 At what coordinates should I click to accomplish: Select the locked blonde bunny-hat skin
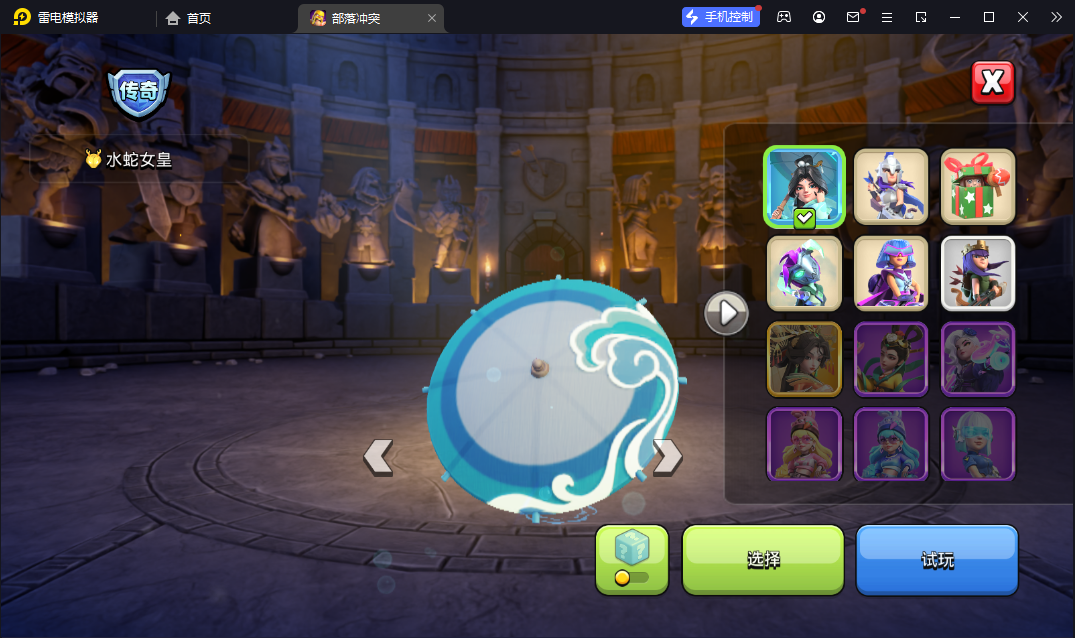pyautogui.click(x=804, y=444)
